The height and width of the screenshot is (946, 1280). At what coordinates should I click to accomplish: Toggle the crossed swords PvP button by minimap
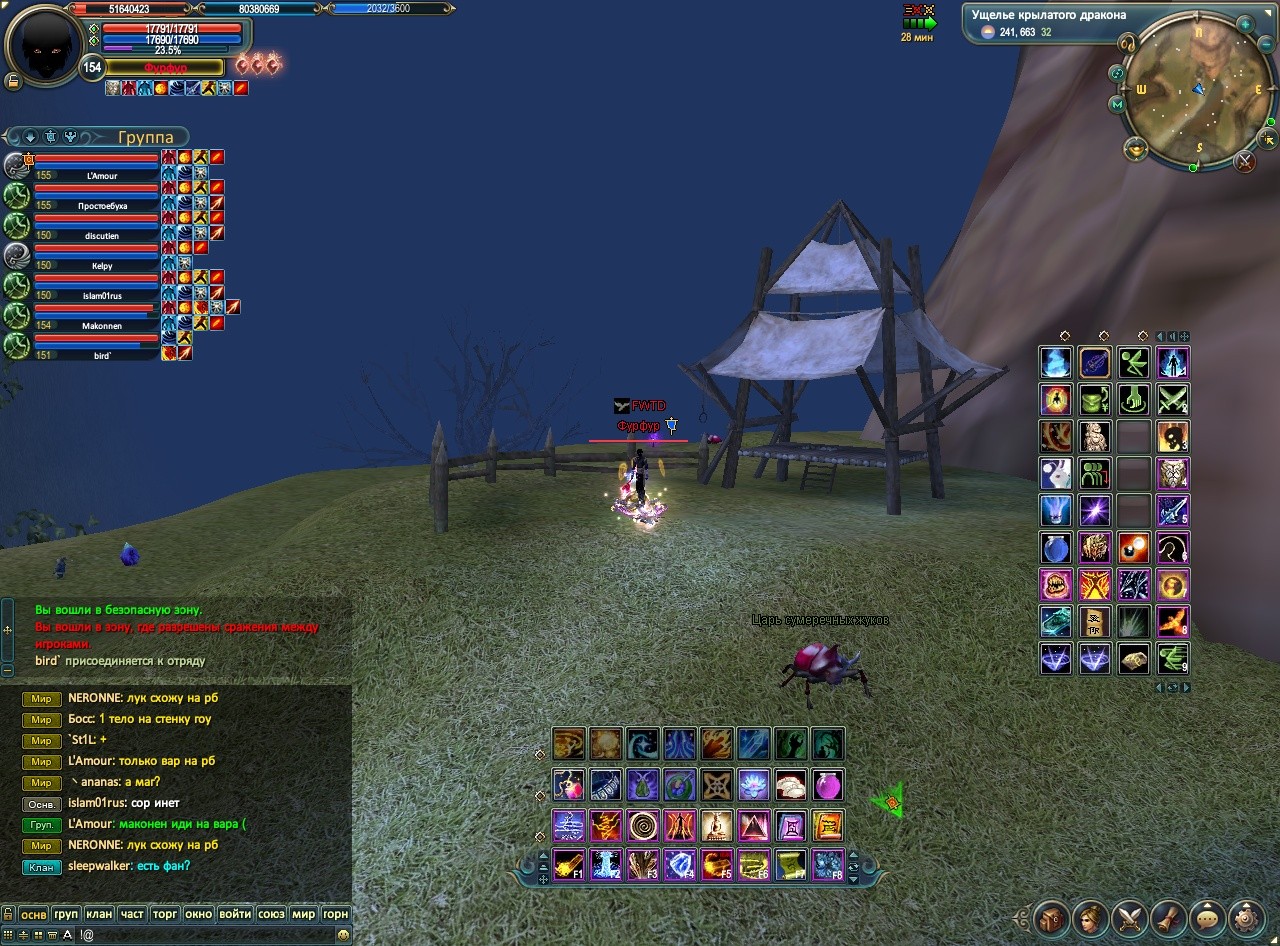1244,161
